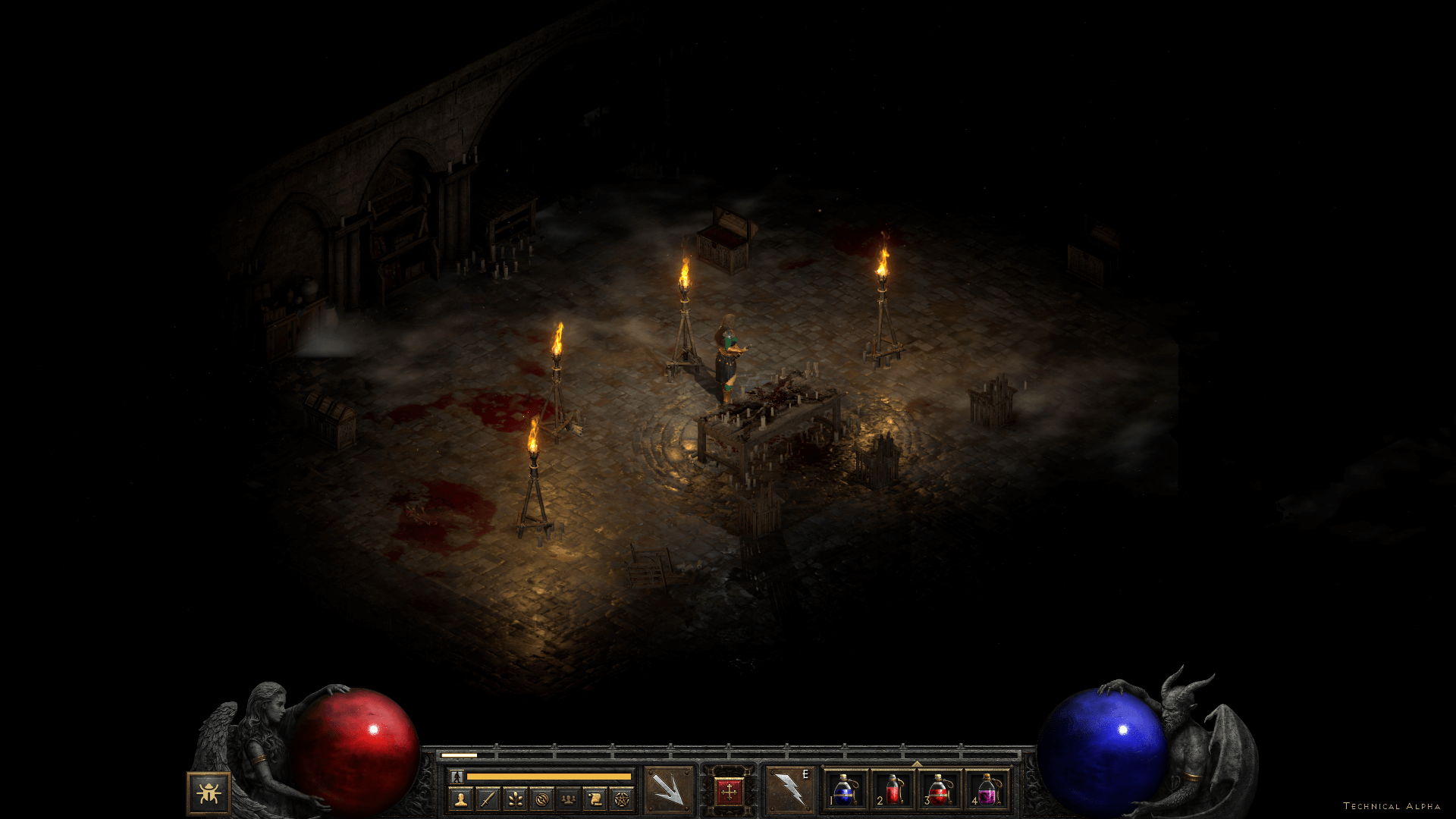Image resolution: width=1456 pixels, height=819 pixels.
Task: Use the purple rejuvenation potion in slot 4
Action: pos(987,790)
